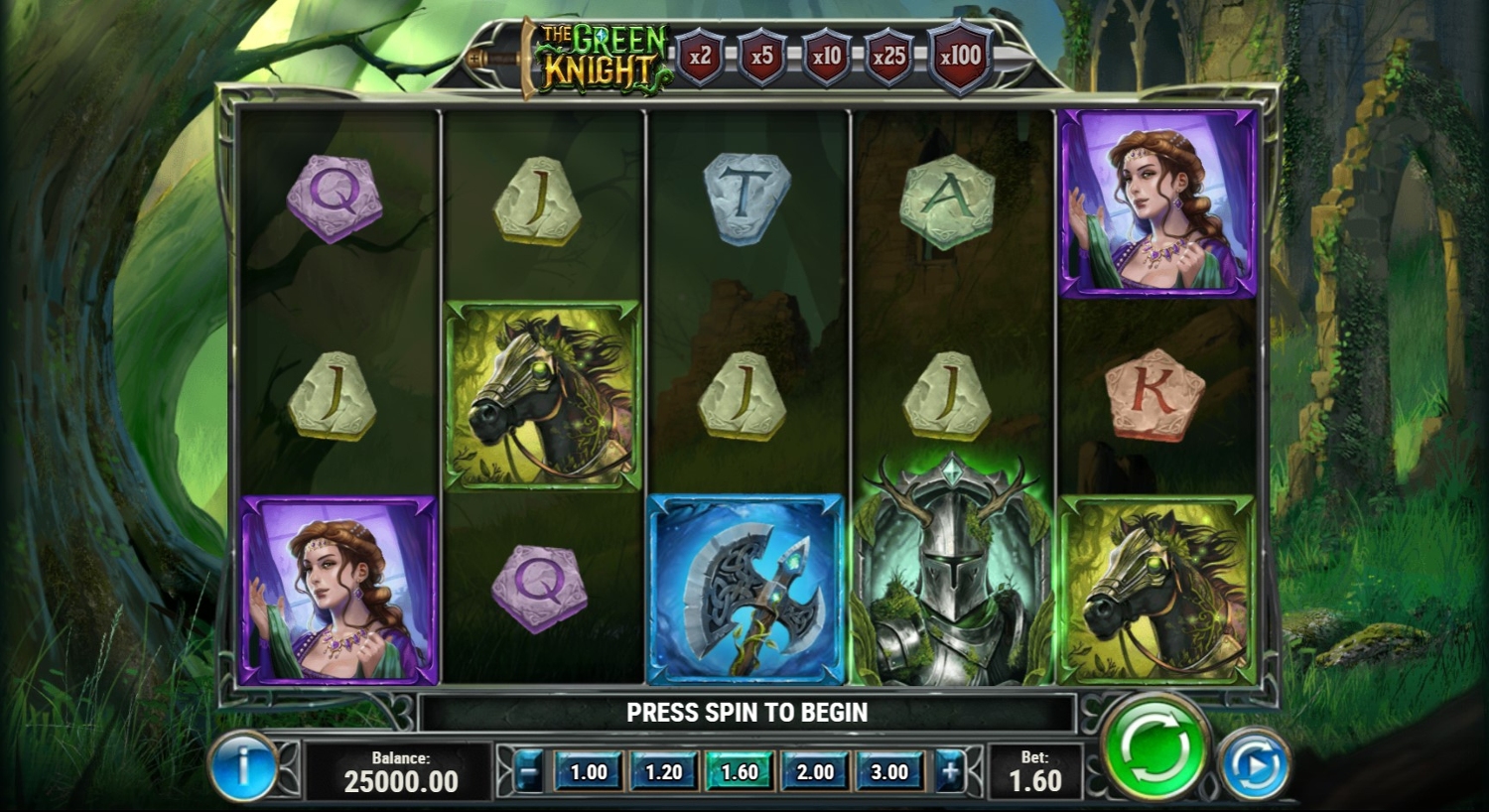Choose the 1.20 bet amount
The width and height of the screenshot is (1489, 812).
point(664,771)
